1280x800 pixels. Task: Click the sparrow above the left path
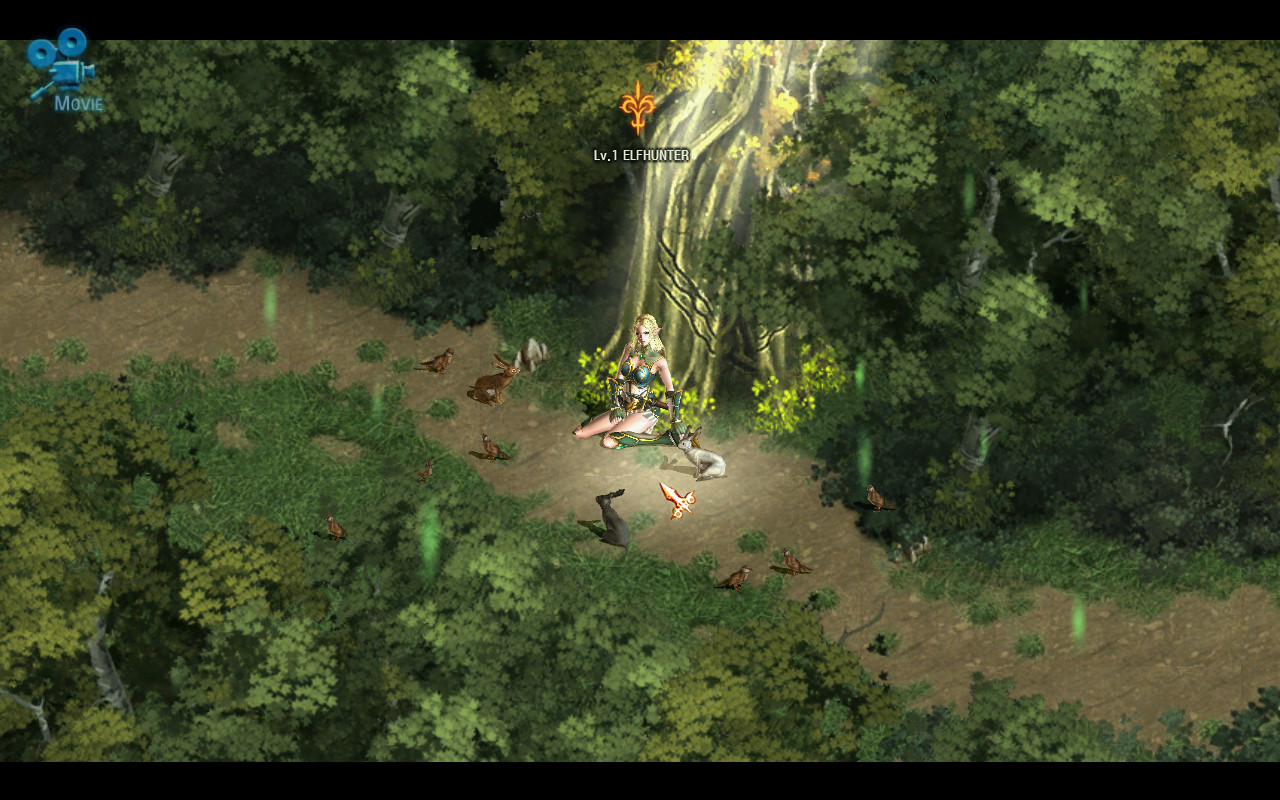click(440, 360)
